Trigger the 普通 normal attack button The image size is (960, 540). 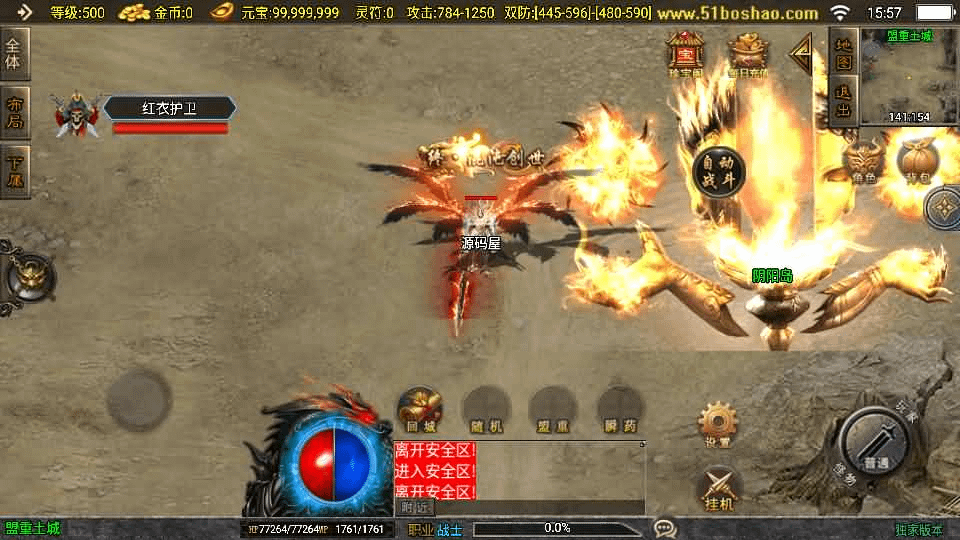click(875, 441)
